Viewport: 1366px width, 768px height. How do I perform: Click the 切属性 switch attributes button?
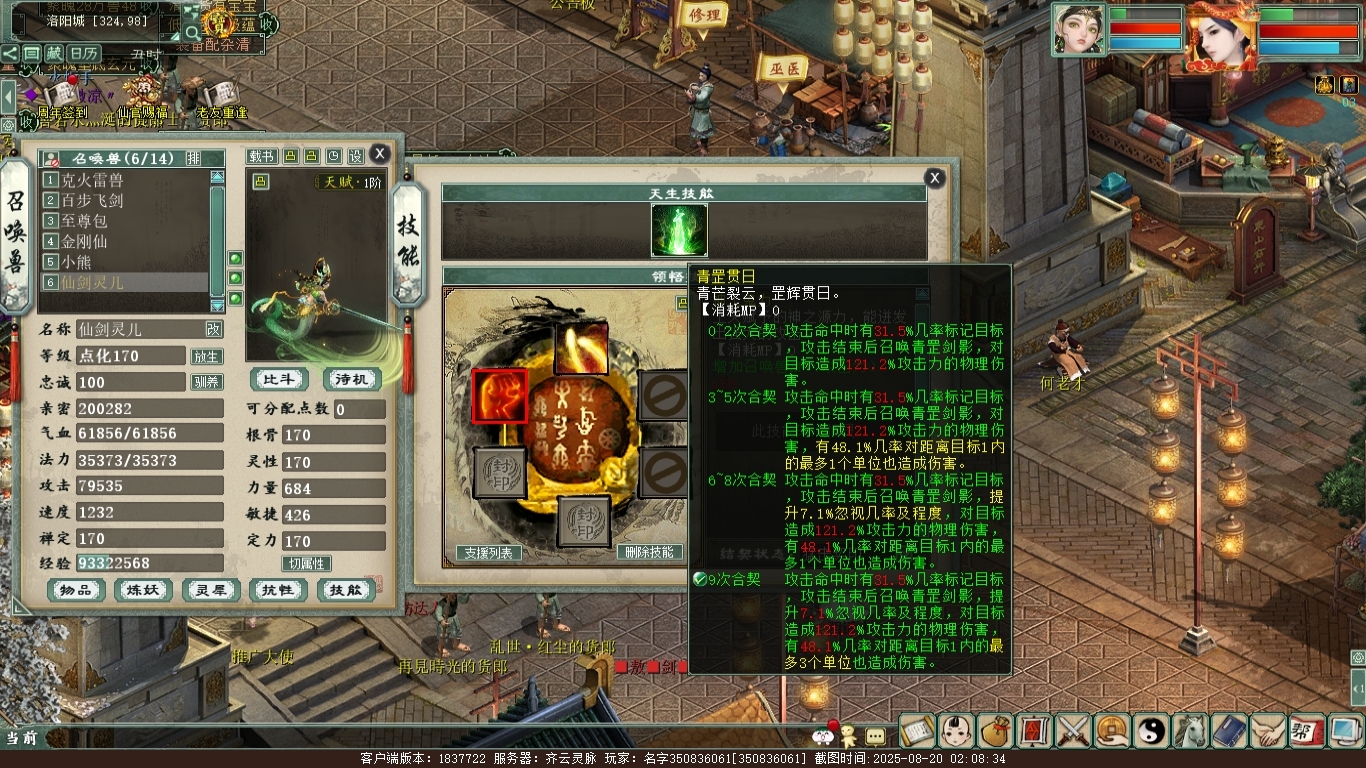click(x=306, y=564)
